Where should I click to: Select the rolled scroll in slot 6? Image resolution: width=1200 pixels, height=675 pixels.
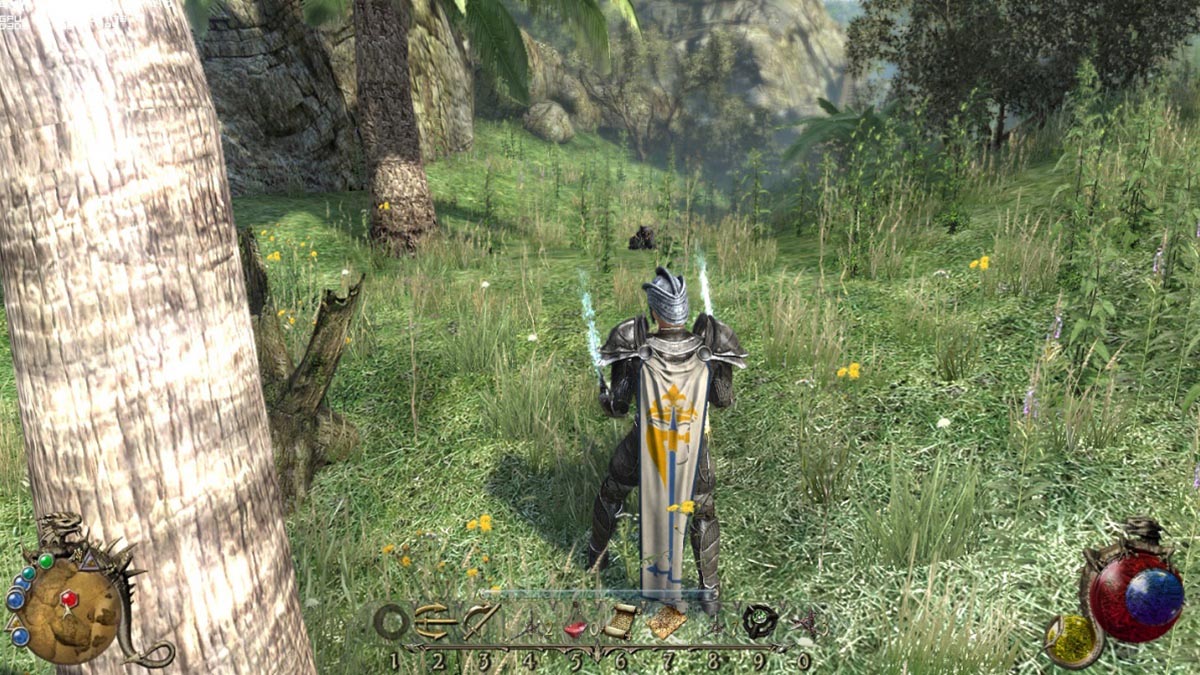[619, 622]
